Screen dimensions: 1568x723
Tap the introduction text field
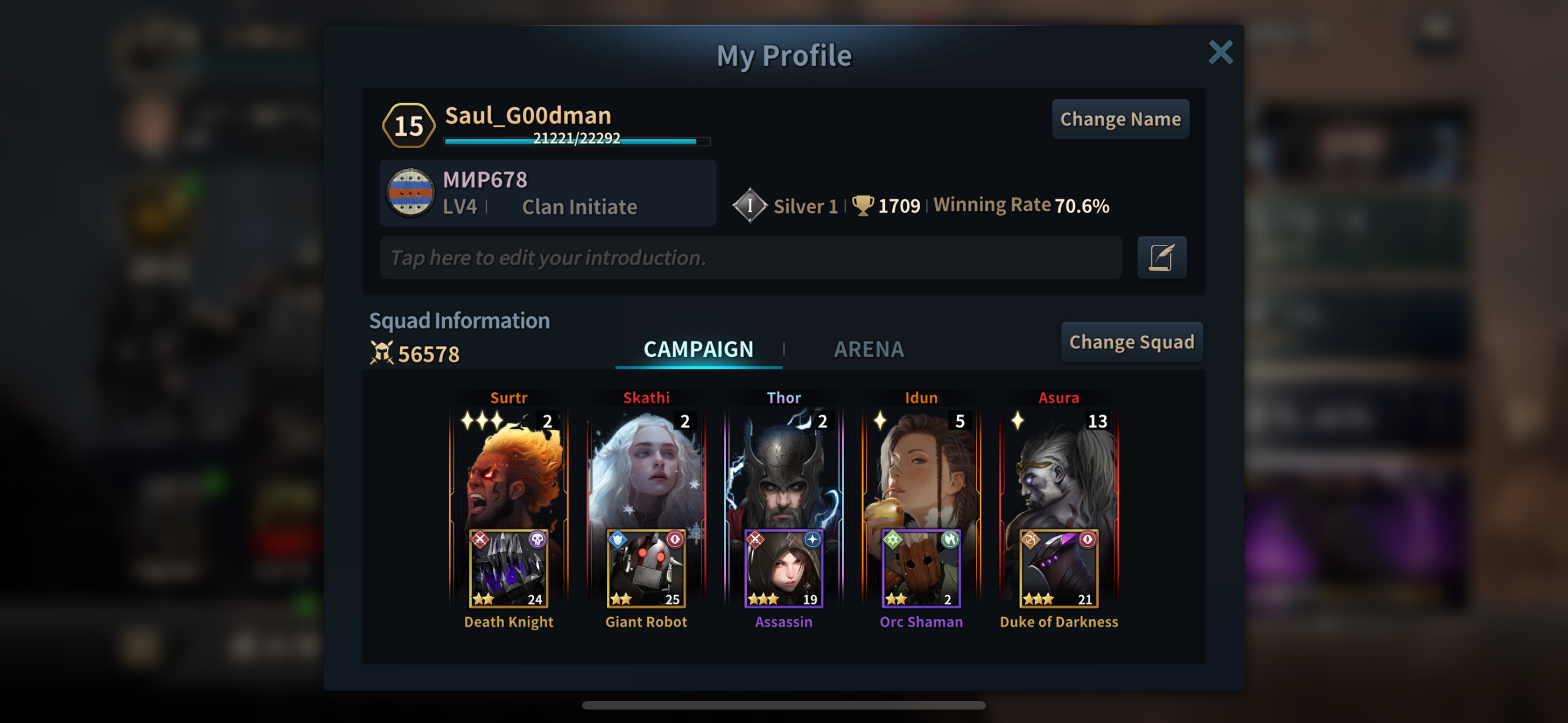750,257
